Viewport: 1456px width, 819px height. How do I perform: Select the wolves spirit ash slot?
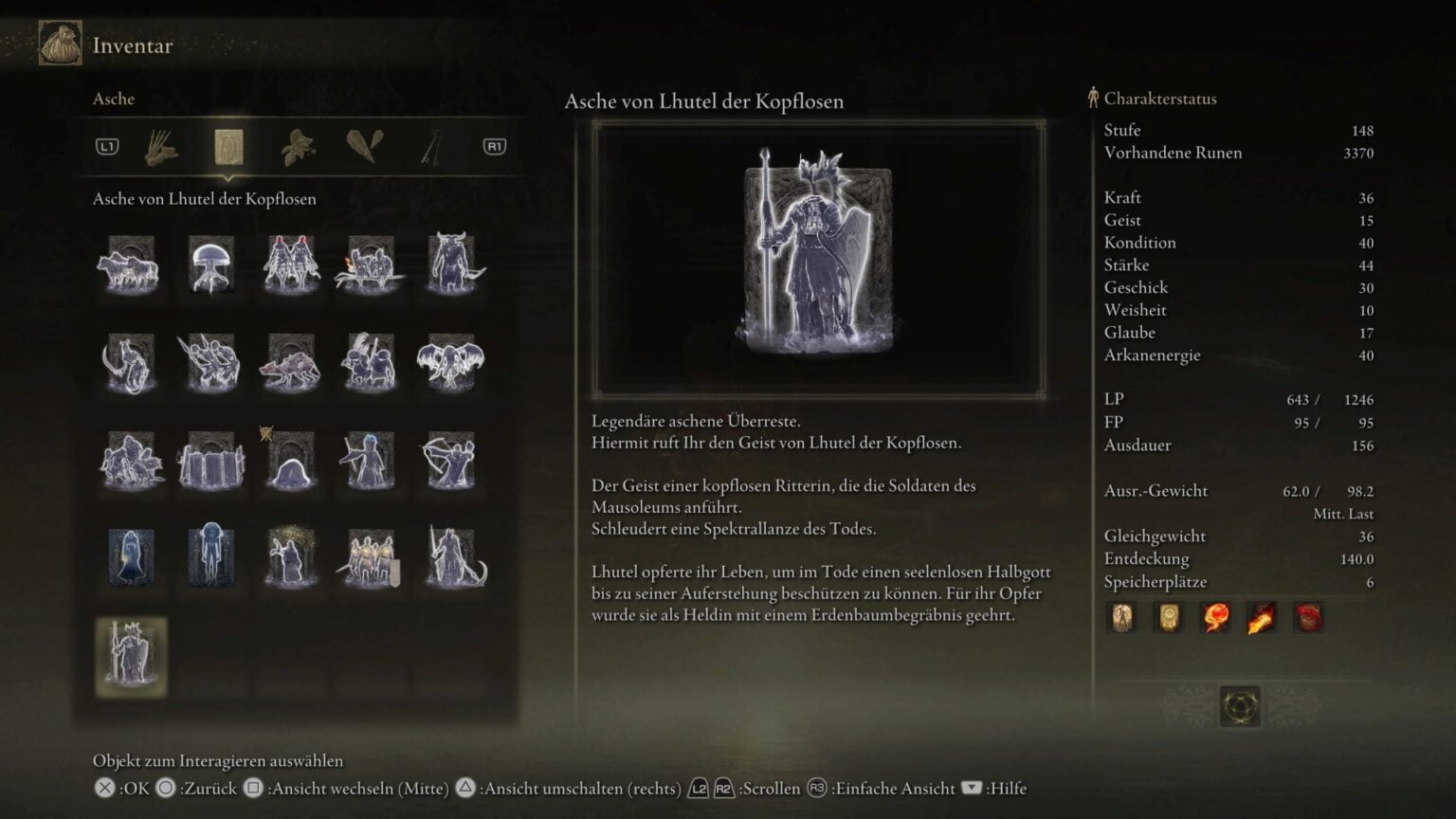click(131, 264)
